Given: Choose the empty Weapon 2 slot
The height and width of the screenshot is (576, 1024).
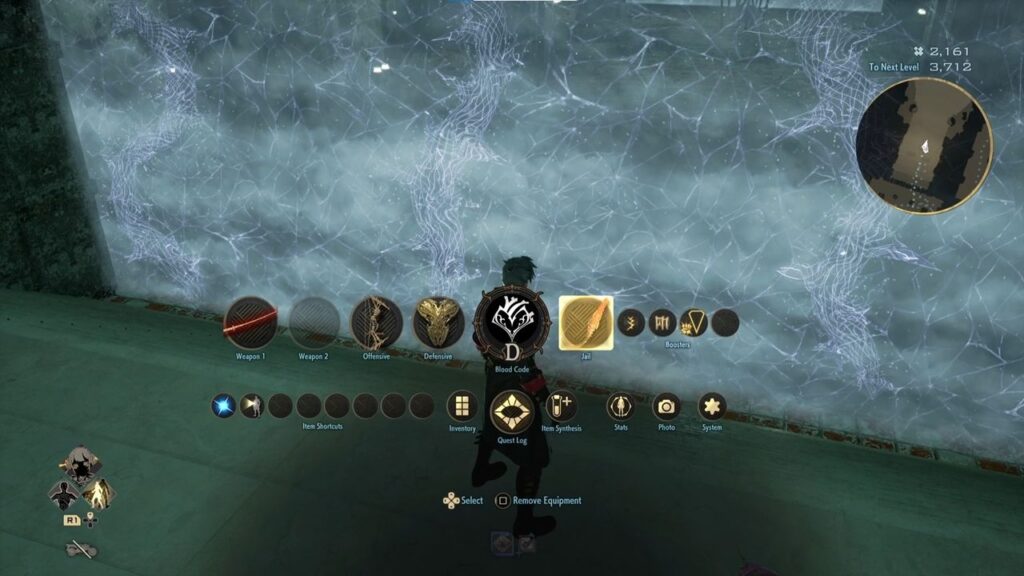Looking at the screenshot, I should [x=314, y=323].
